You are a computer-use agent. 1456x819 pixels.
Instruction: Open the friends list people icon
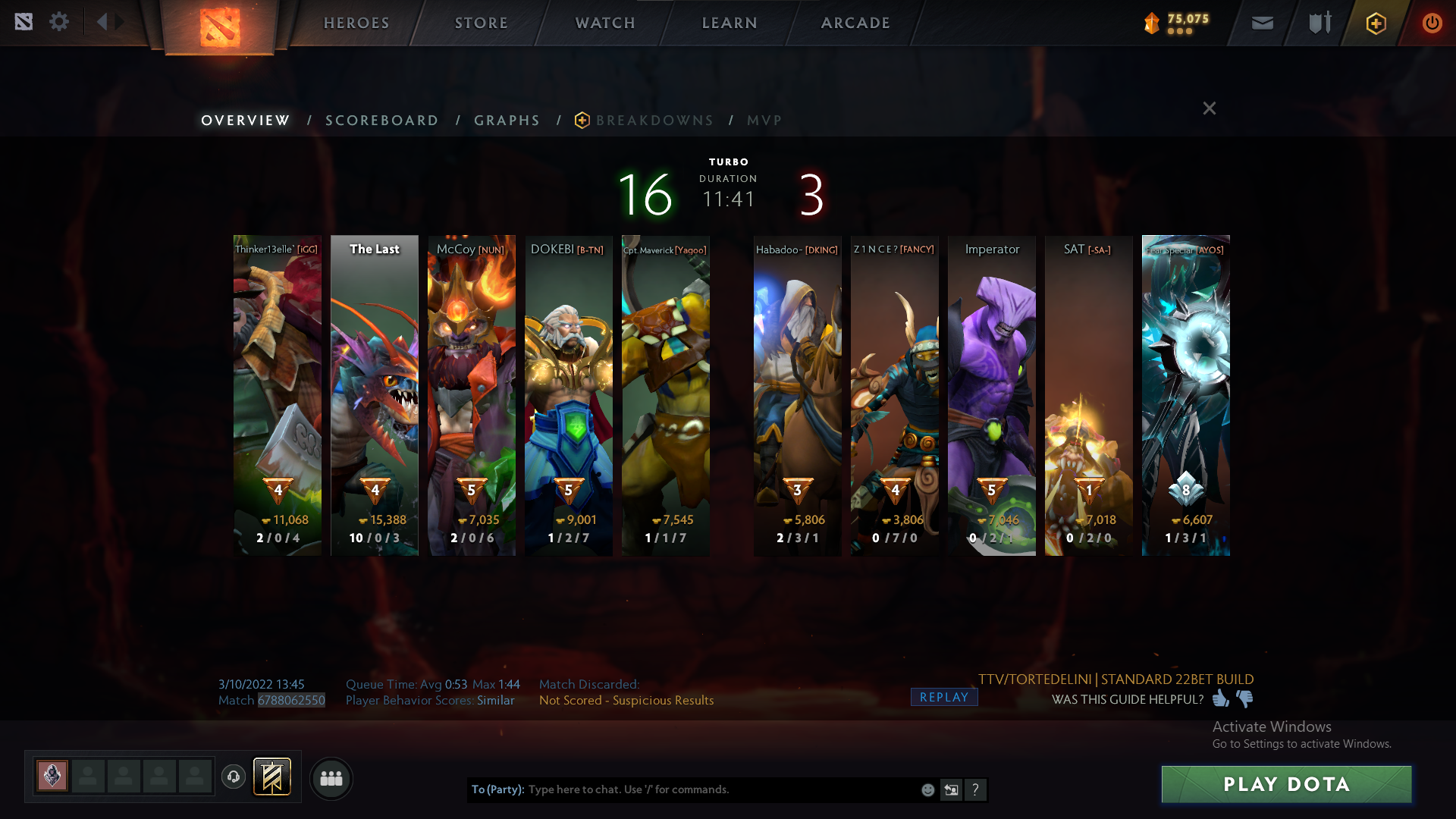331,779
